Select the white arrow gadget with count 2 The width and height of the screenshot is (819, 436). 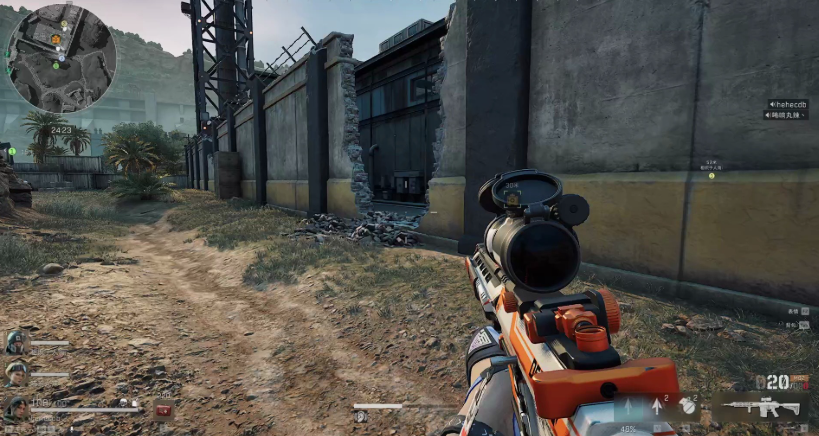[x=657, y=406]
